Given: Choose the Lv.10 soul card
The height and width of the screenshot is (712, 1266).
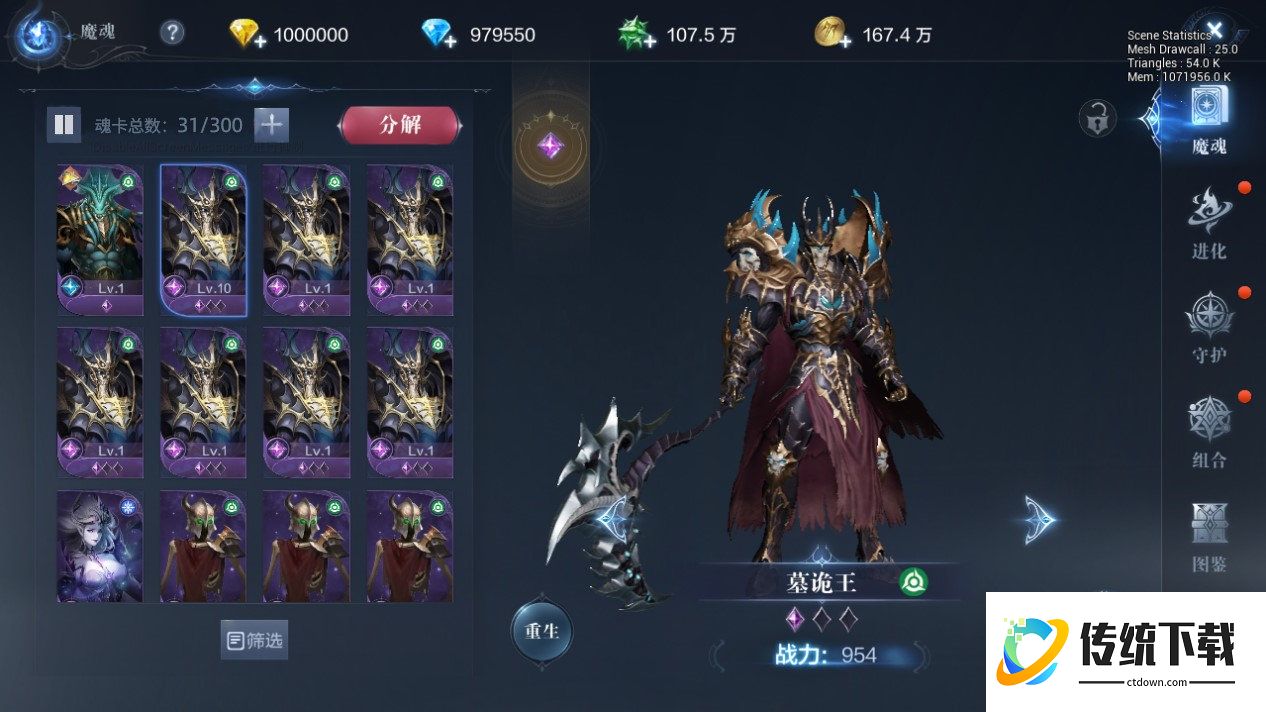Looking at the screenshot, I should point(203,240).
